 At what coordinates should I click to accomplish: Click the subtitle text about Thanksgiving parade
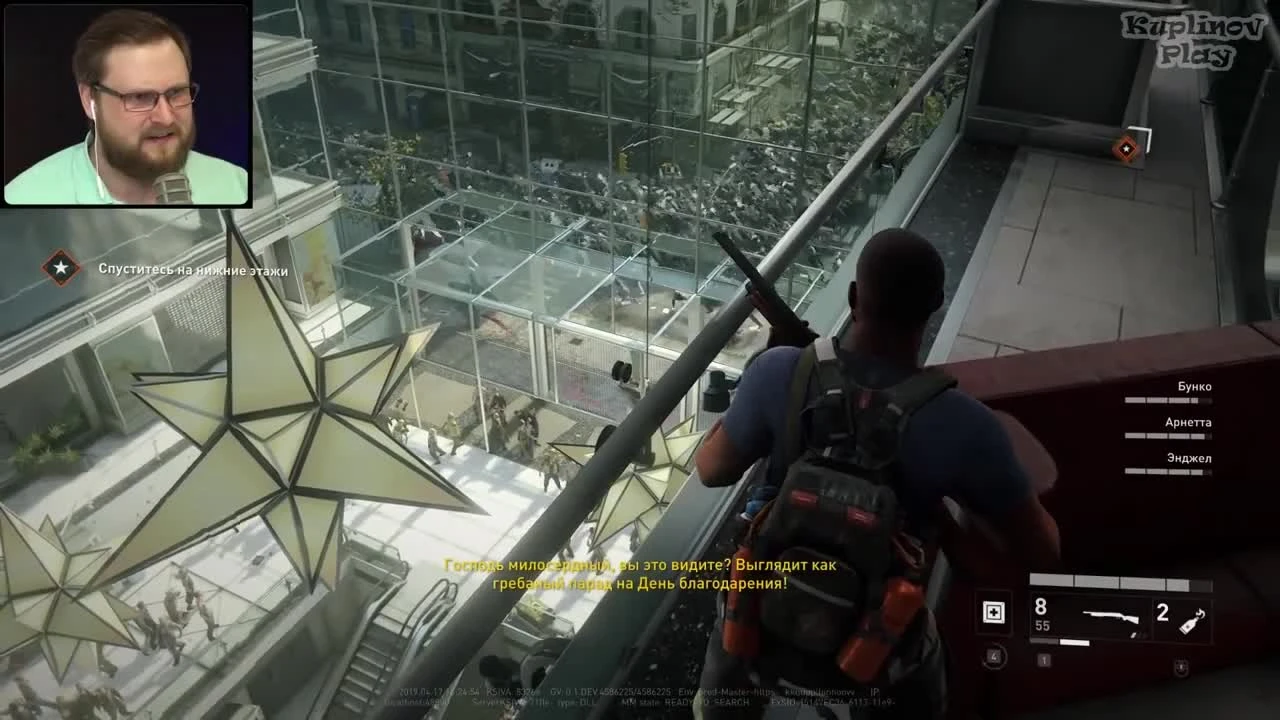coord(640,575)
